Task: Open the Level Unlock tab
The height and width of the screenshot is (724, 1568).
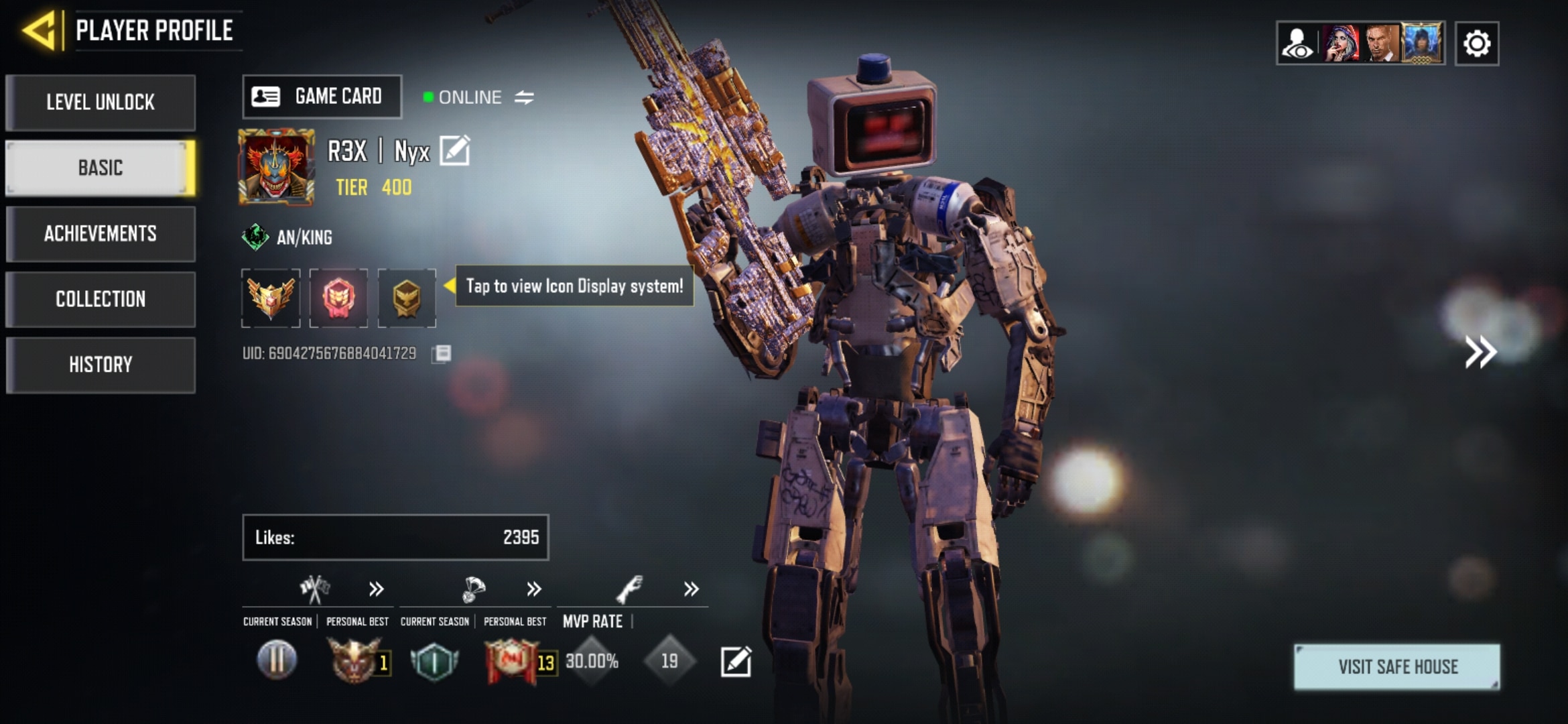Action: coord(101,103)
